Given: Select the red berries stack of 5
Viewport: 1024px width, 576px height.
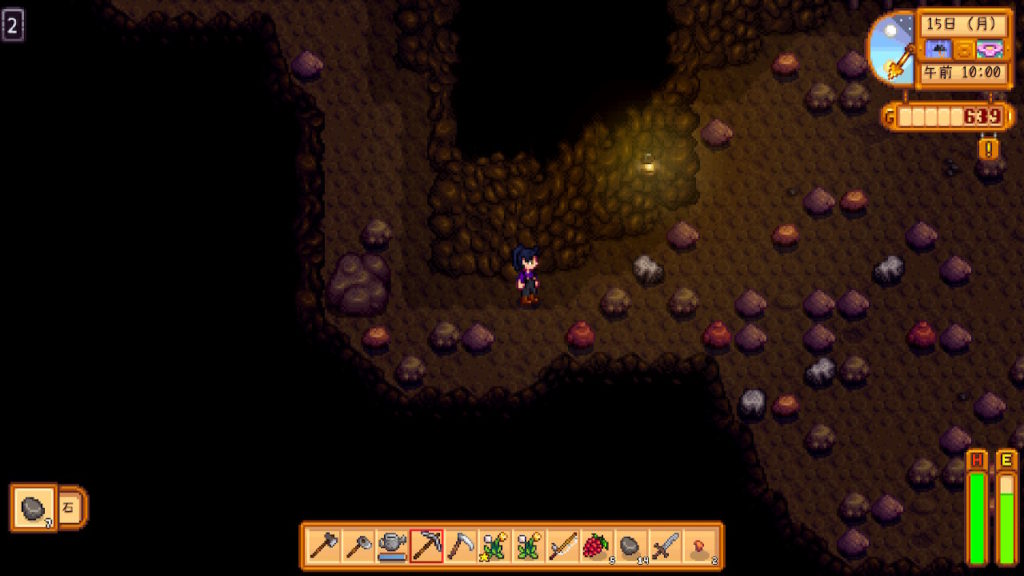Looking at the screenshot, I should click(x=597, y=546).
